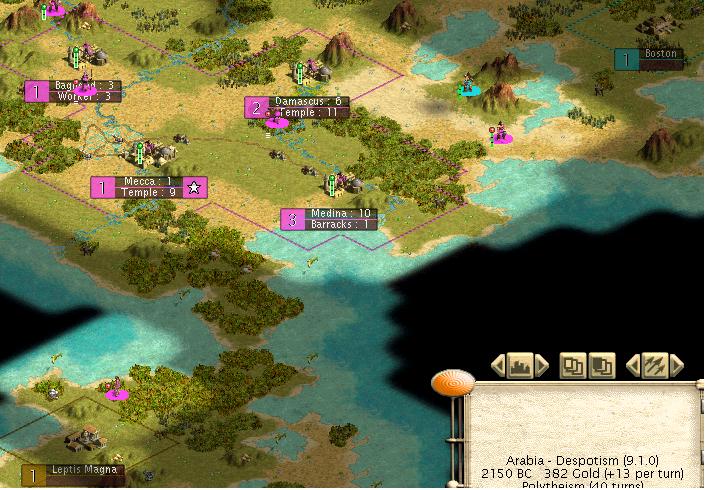The width and height of the screenshot is (706, 490).
Task: Click the city skyline button
Action: coord(519,366)
